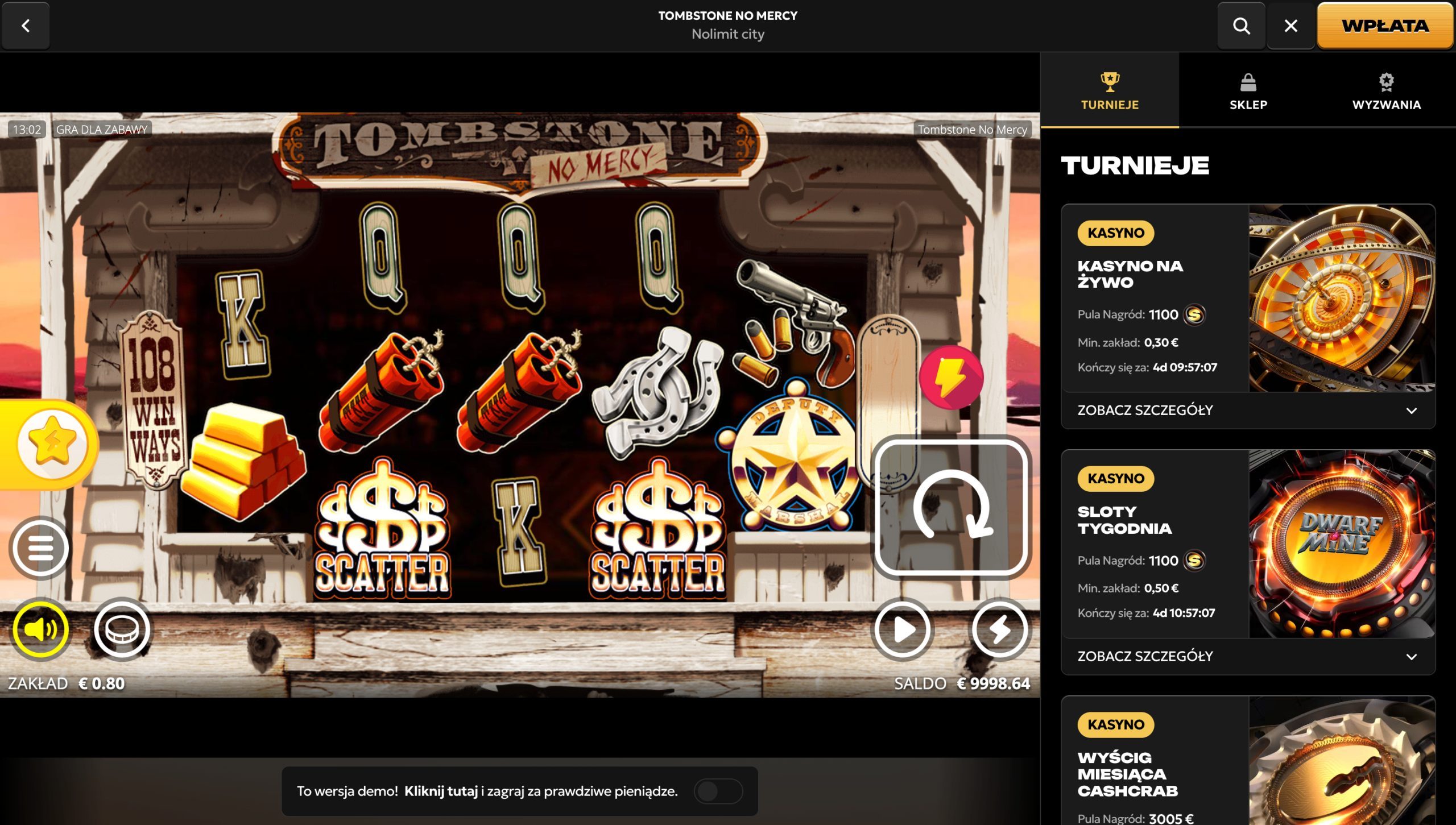Click the back arrow to exit game
1456x825 pixels.
[x=25, y=26]
